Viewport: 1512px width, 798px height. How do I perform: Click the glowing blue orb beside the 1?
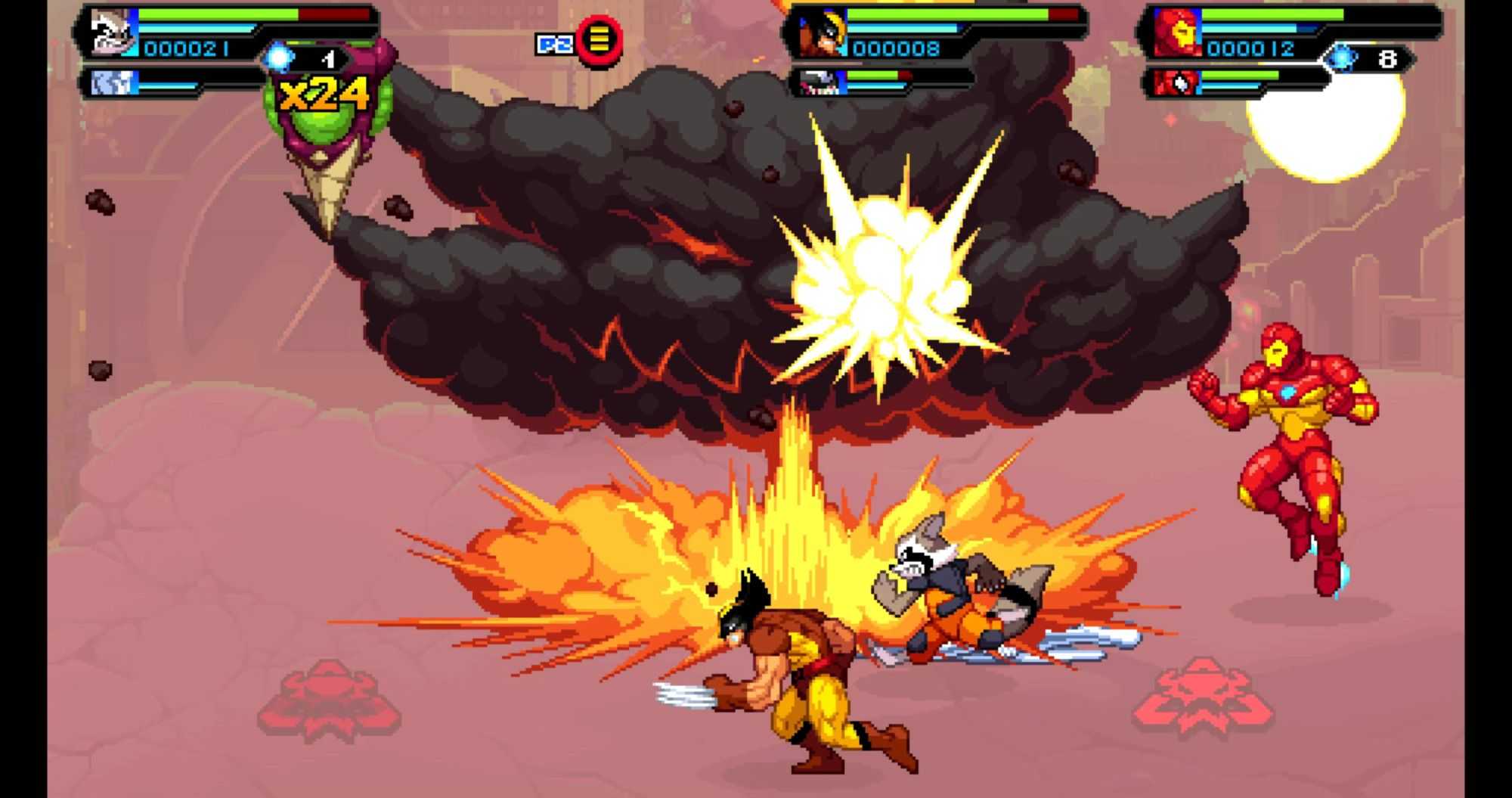pyautogui.click(x=279, y=57)
